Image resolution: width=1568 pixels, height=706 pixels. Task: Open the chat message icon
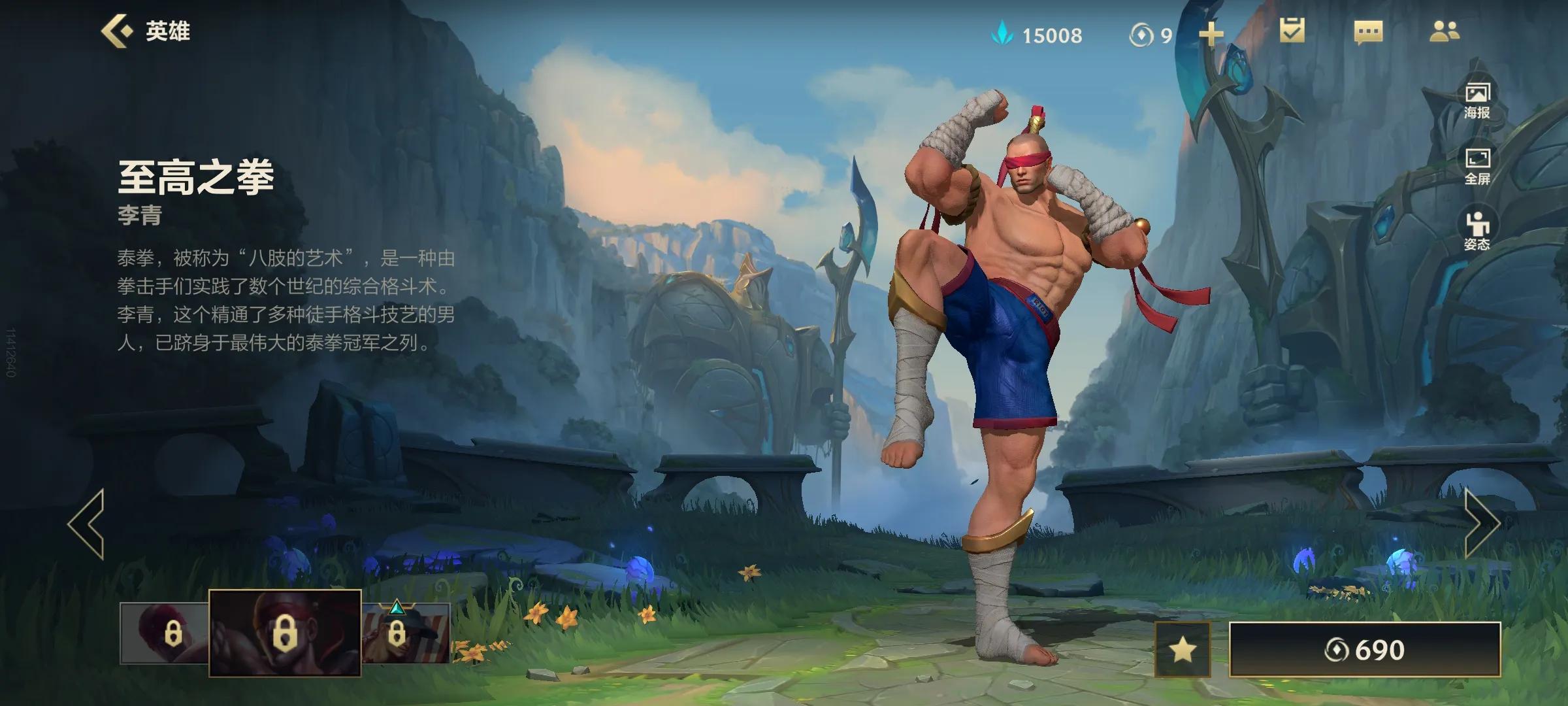tap(1368, 32)
